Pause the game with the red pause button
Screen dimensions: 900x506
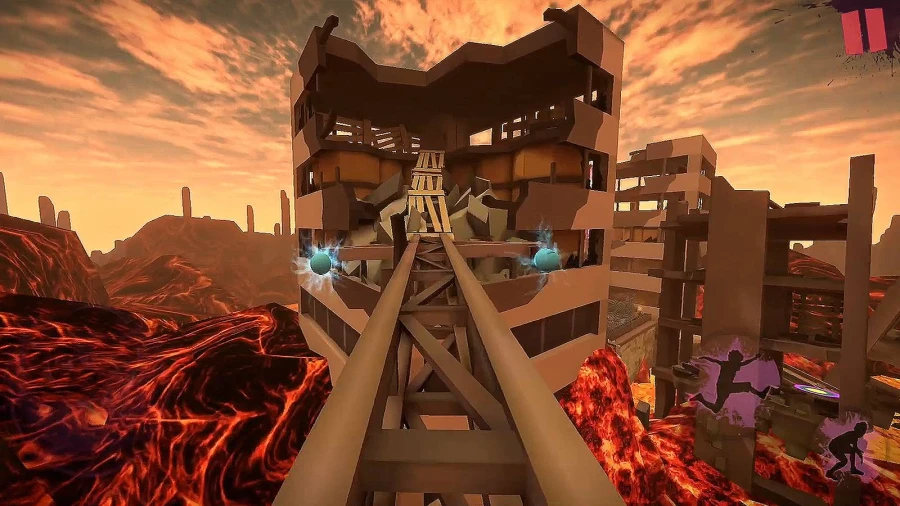pyautogui.click(x=864, y=30)
